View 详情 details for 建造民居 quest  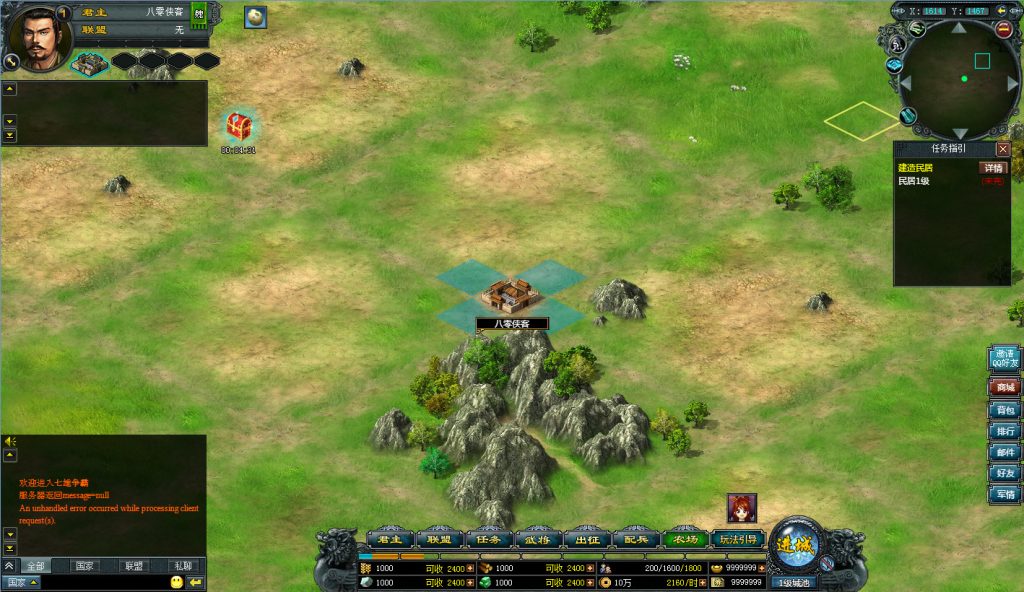pos(992,168)
